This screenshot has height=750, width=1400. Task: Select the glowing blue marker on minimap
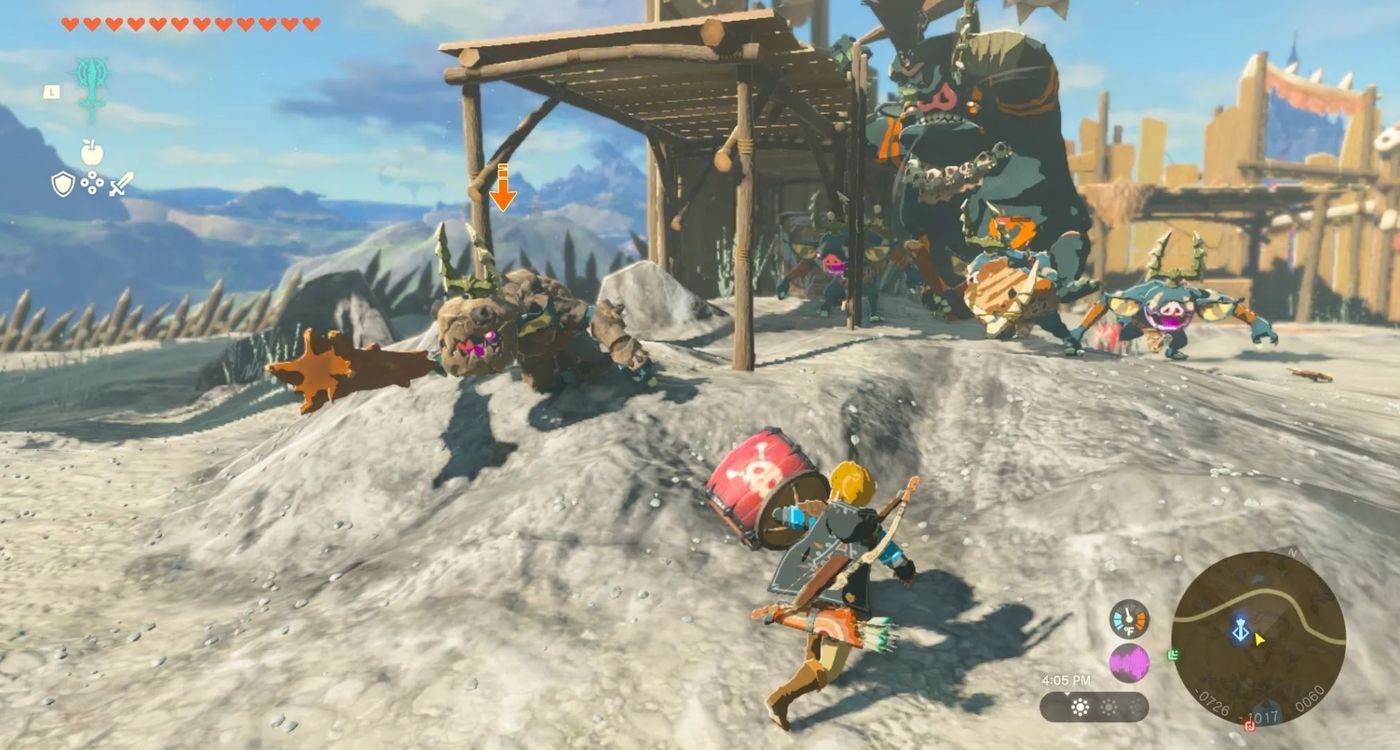(1241, 631)
